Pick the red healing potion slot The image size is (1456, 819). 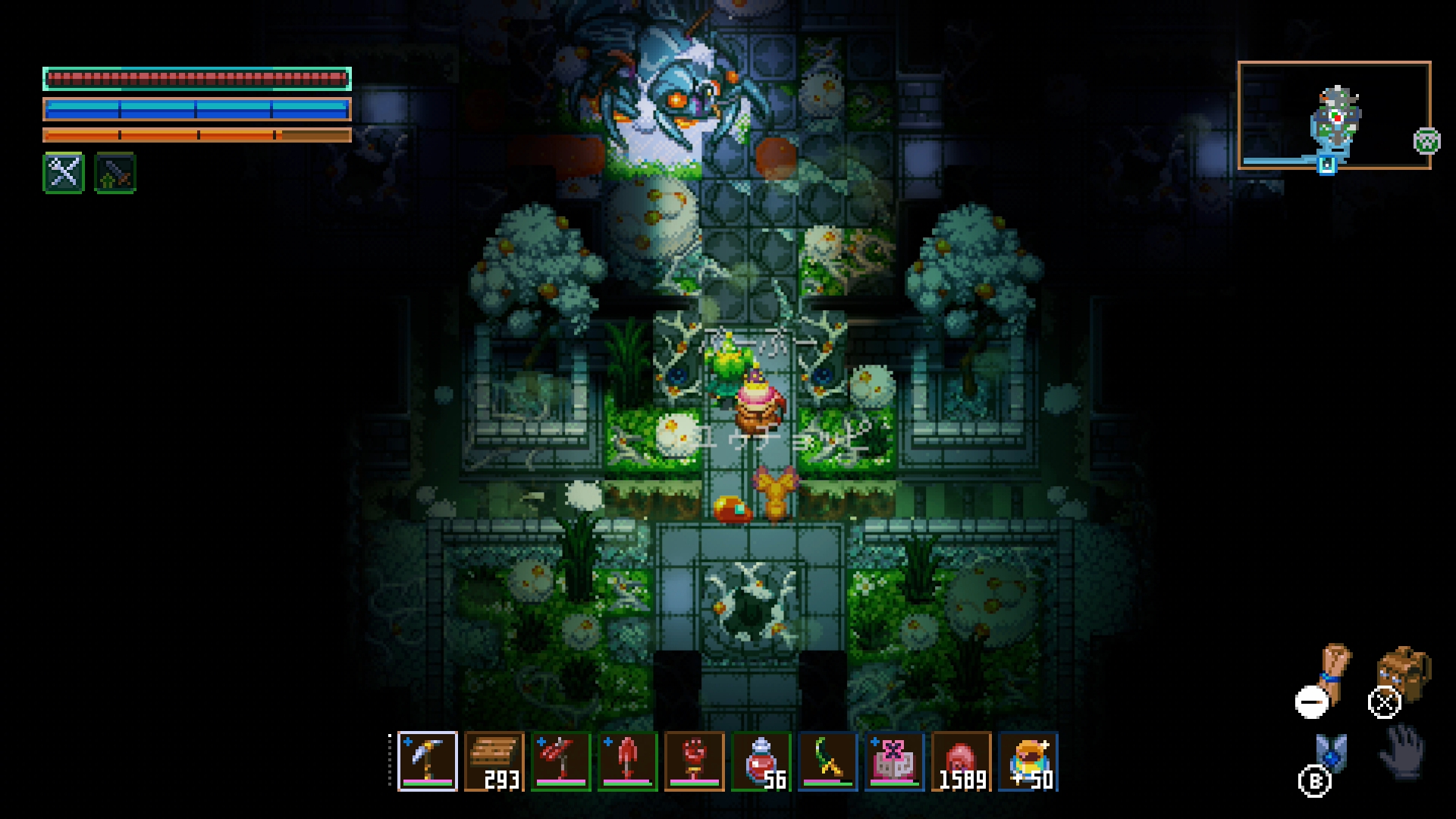coord(761,761)
